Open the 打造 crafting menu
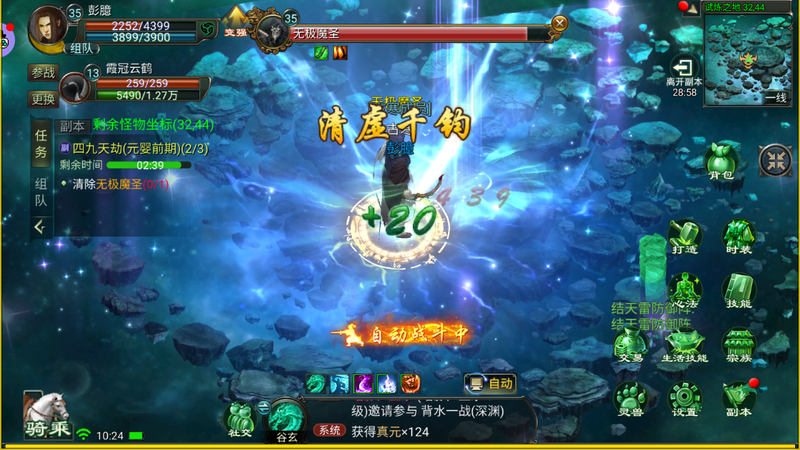 pyautogui.click(x=684, y=238)
